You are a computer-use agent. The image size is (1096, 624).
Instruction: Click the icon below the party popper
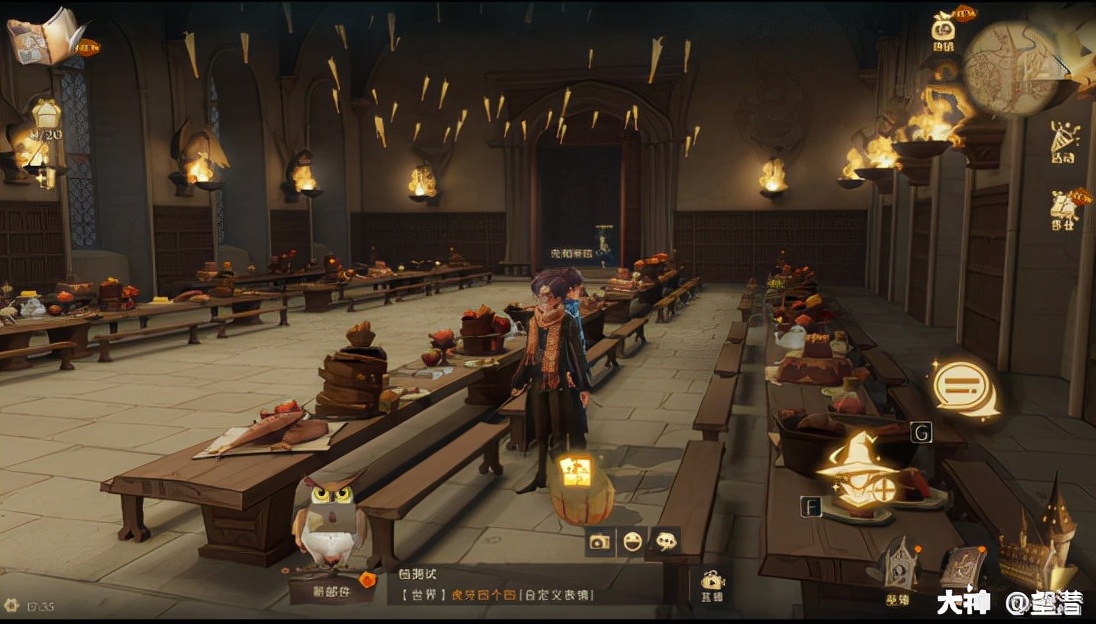(x=1066, y=208)
